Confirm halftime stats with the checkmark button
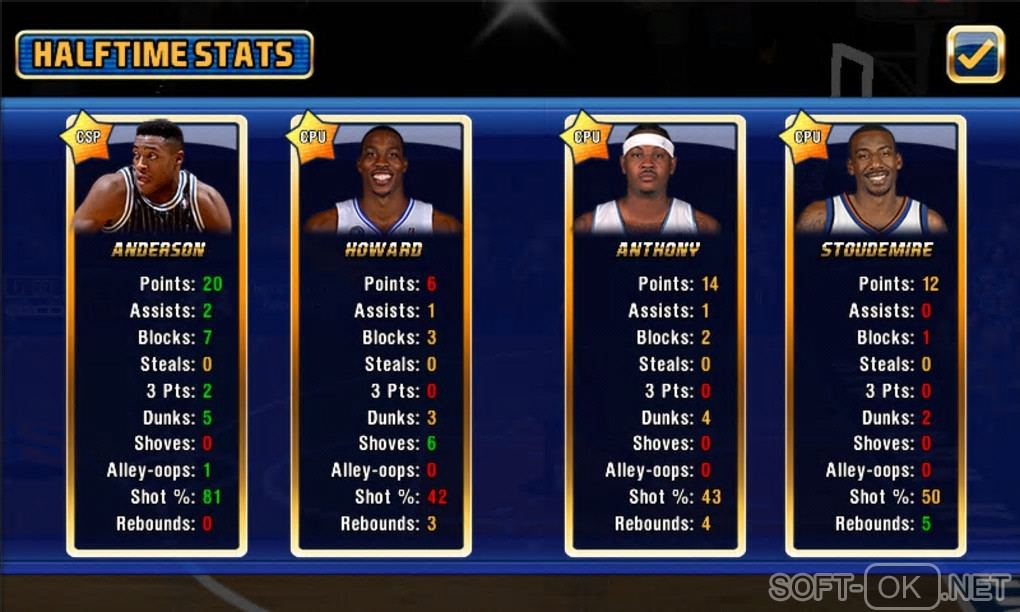Image resolution: width=1020 pixels, height=612 pixels. [975, 54]
